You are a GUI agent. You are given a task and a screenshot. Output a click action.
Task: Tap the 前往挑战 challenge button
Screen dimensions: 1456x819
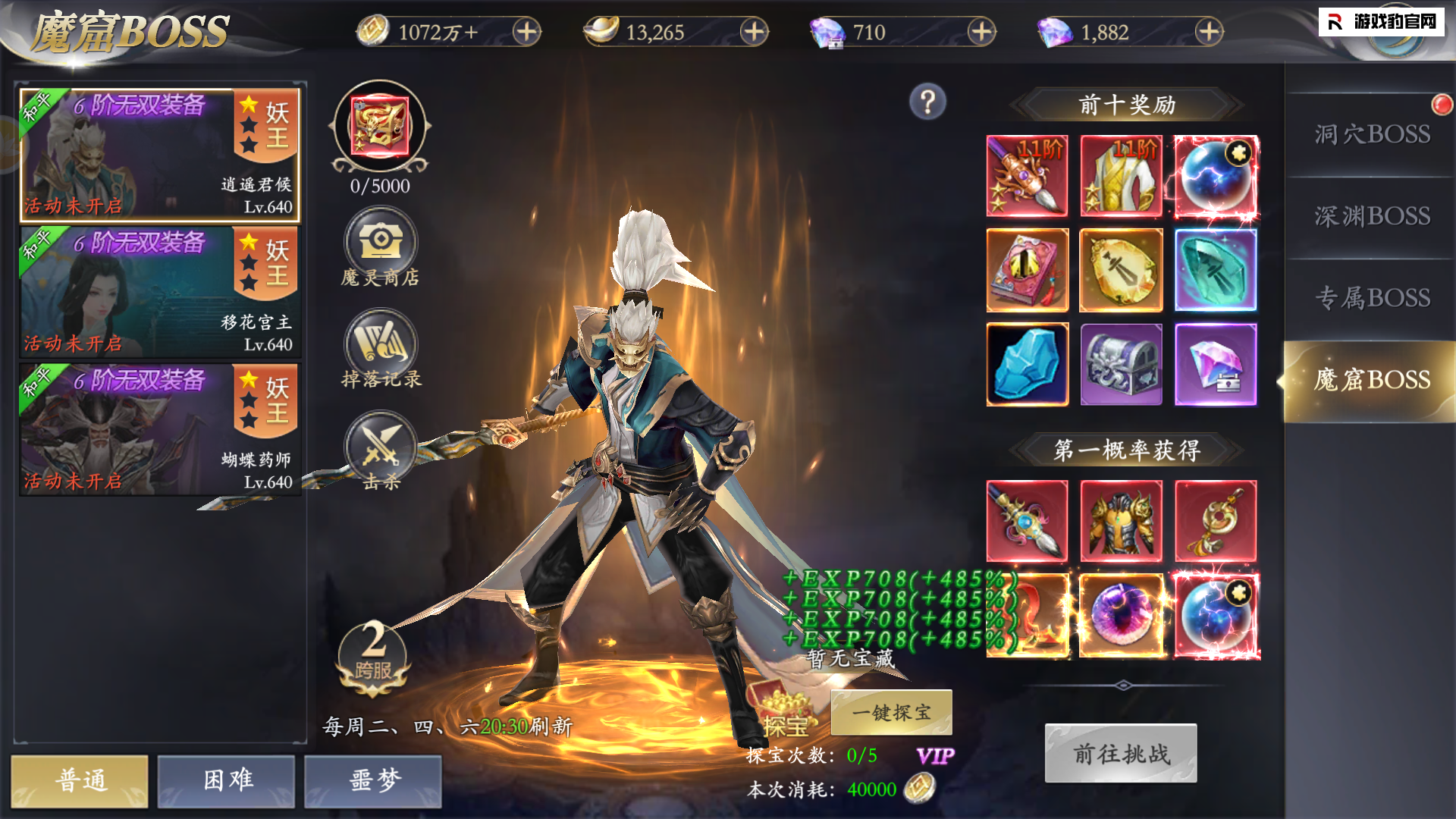pyautogui.click(x=1121, y=753)
